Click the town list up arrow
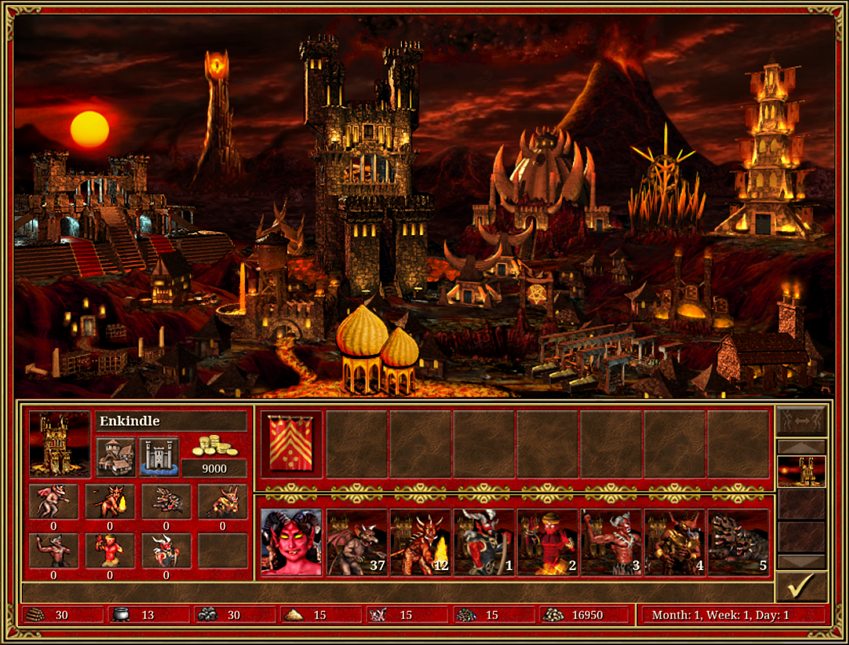This screenshot has height=645, width=849. tap(801, 447)
